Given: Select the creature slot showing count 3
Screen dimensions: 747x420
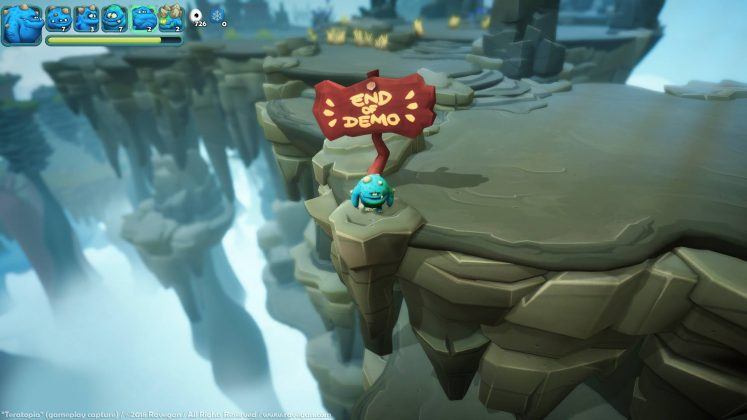Looking at the screenshot, I should pos(86,18).
